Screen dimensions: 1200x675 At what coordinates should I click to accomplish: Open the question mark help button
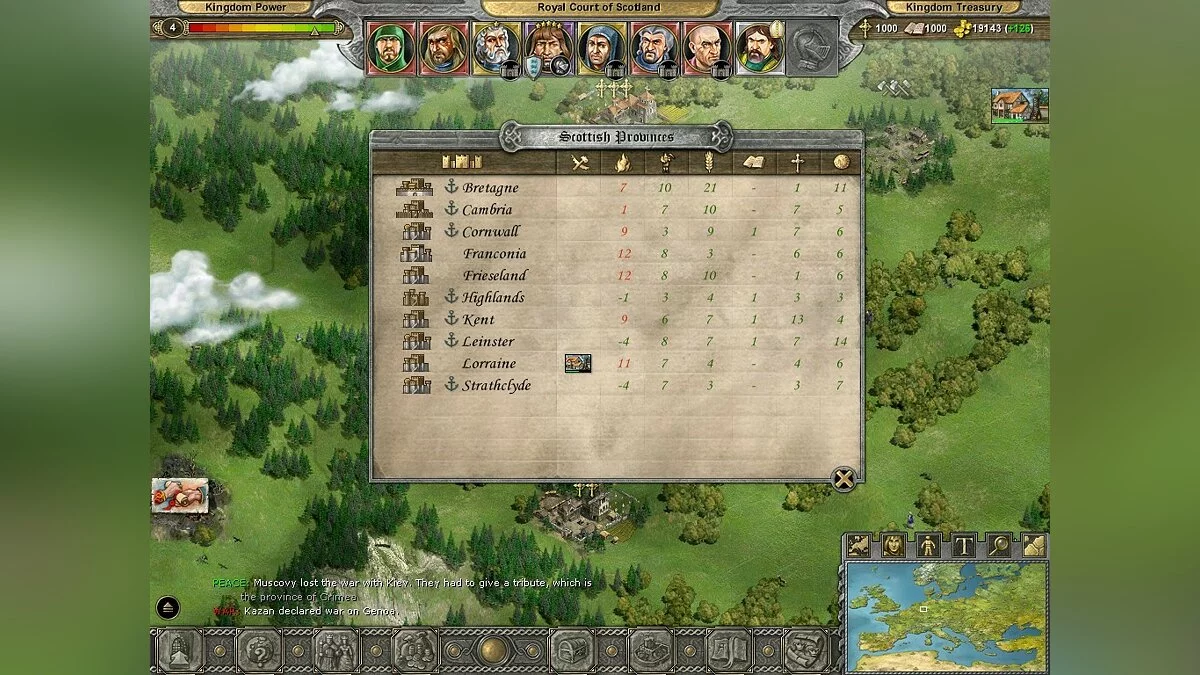pos(257,651)
